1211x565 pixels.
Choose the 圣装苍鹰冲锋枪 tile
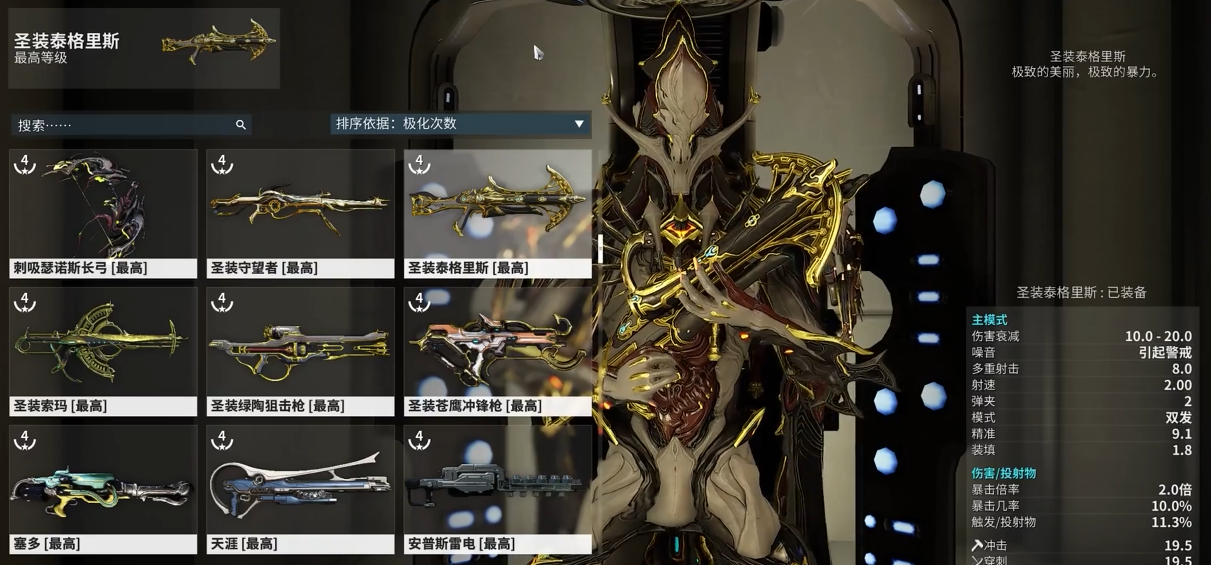point(498,351)
